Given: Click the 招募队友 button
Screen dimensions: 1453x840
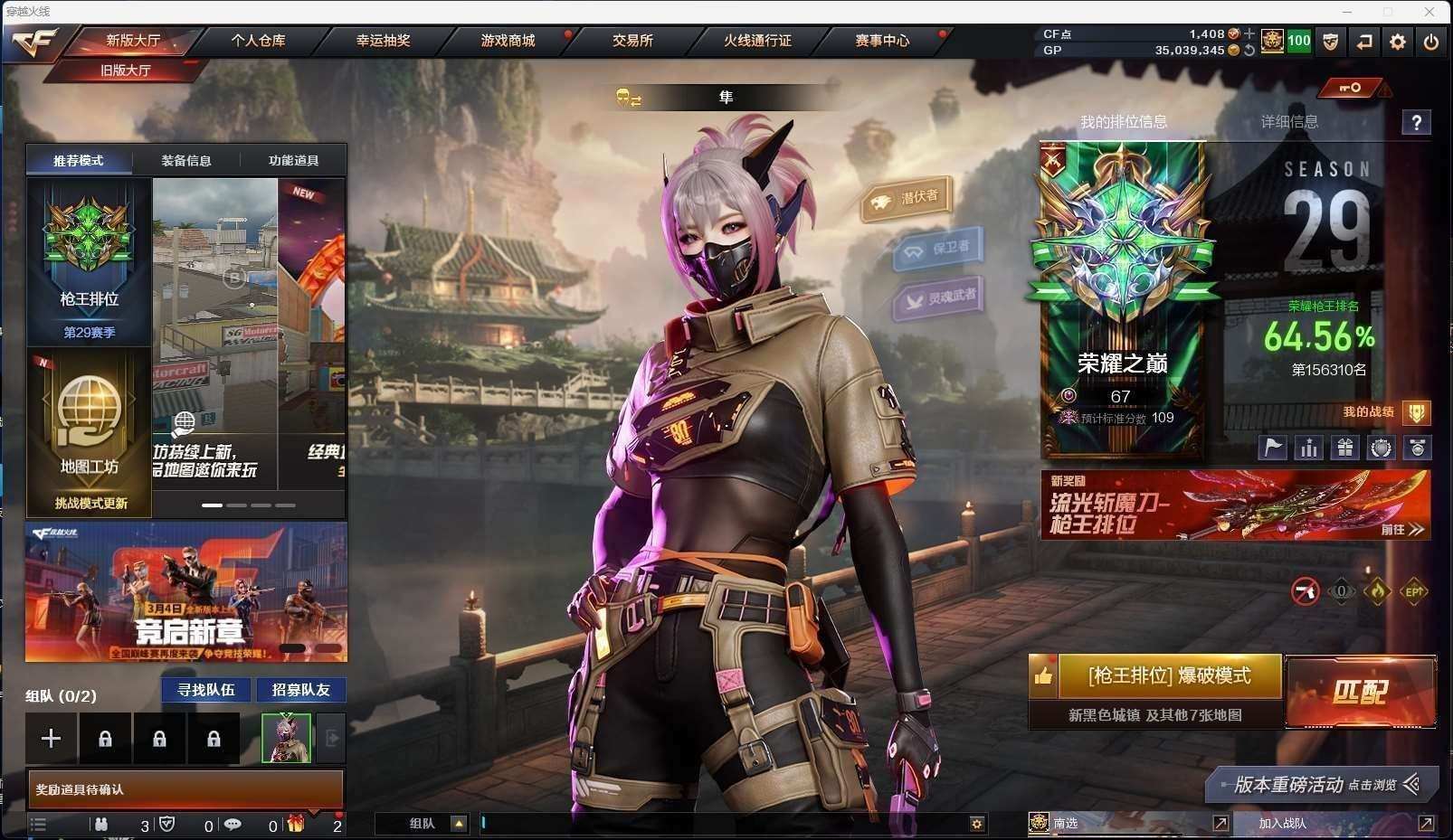Looking at the screenshot, I should tap(301, 690).
